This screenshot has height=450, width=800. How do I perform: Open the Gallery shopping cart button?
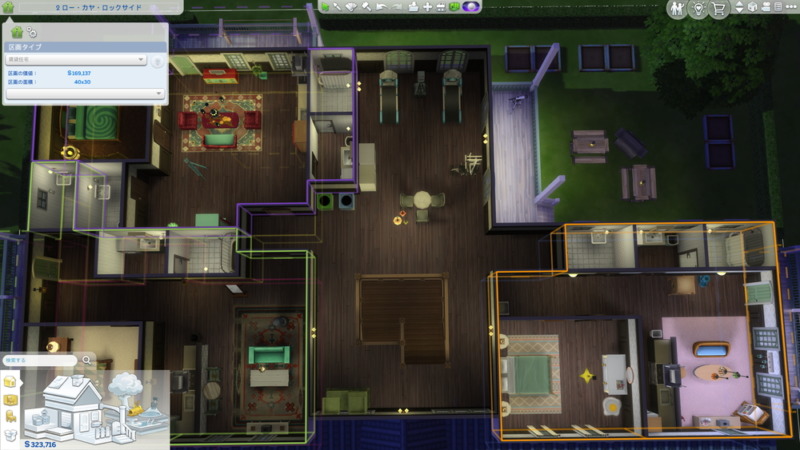(x=719, y=10)
